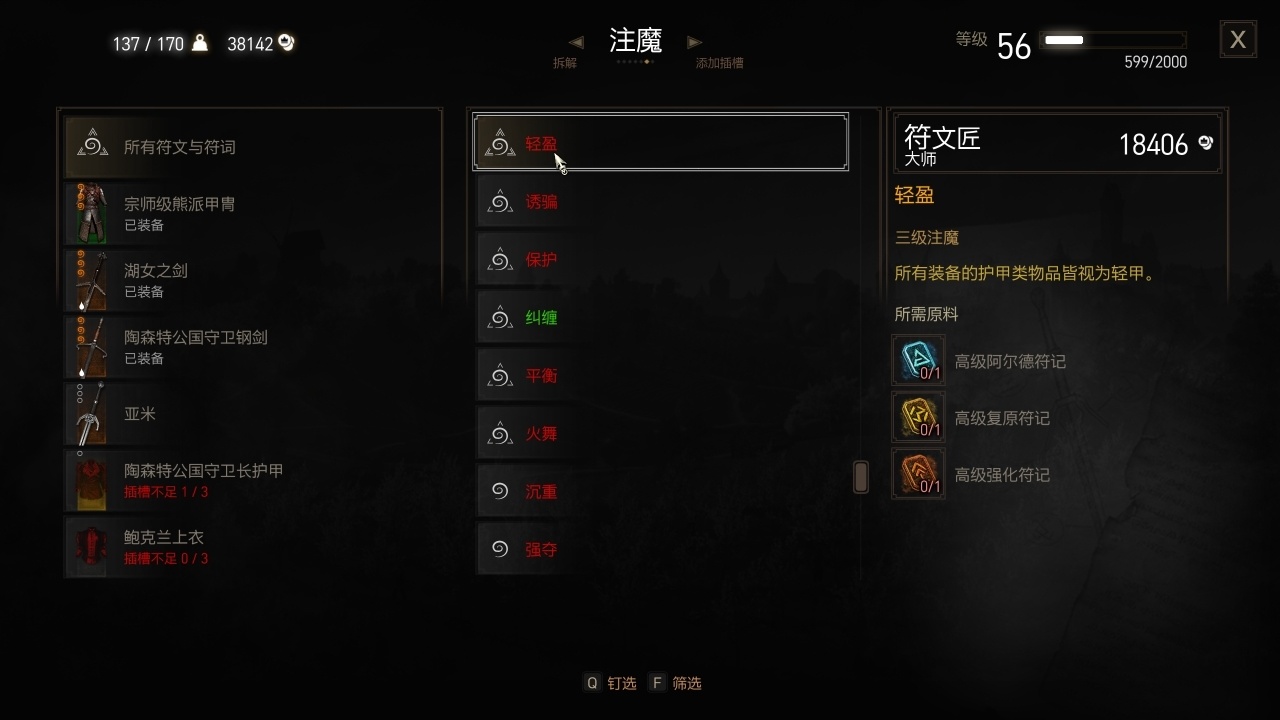Select the 纠缠 enchantment icon
Image resolution: width=1280 pixels, height=720 pixels.
click(500, 316)
